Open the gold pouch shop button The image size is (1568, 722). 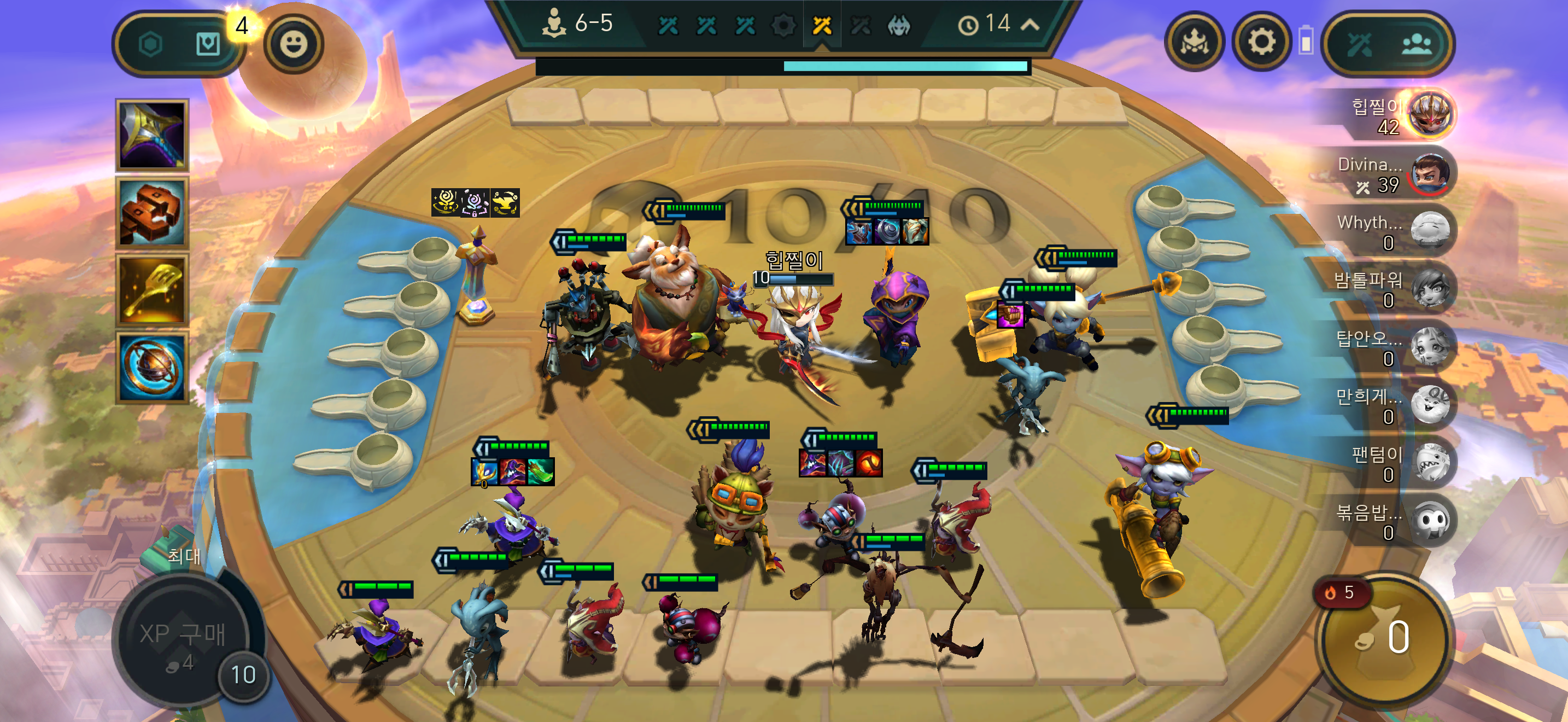click(x=1383, y=638)
